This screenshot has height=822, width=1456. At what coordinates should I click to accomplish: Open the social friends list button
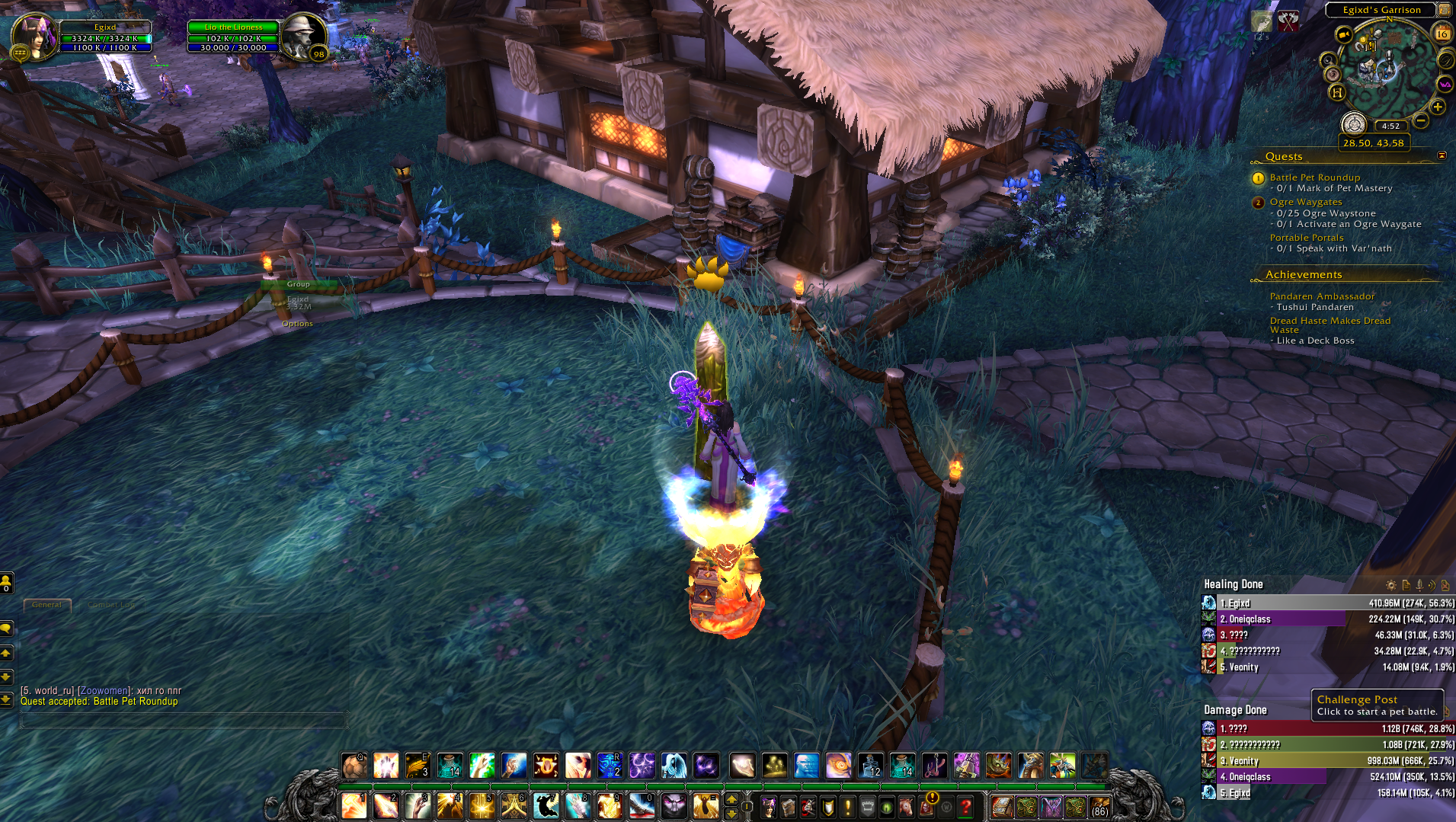coord(6,583)
